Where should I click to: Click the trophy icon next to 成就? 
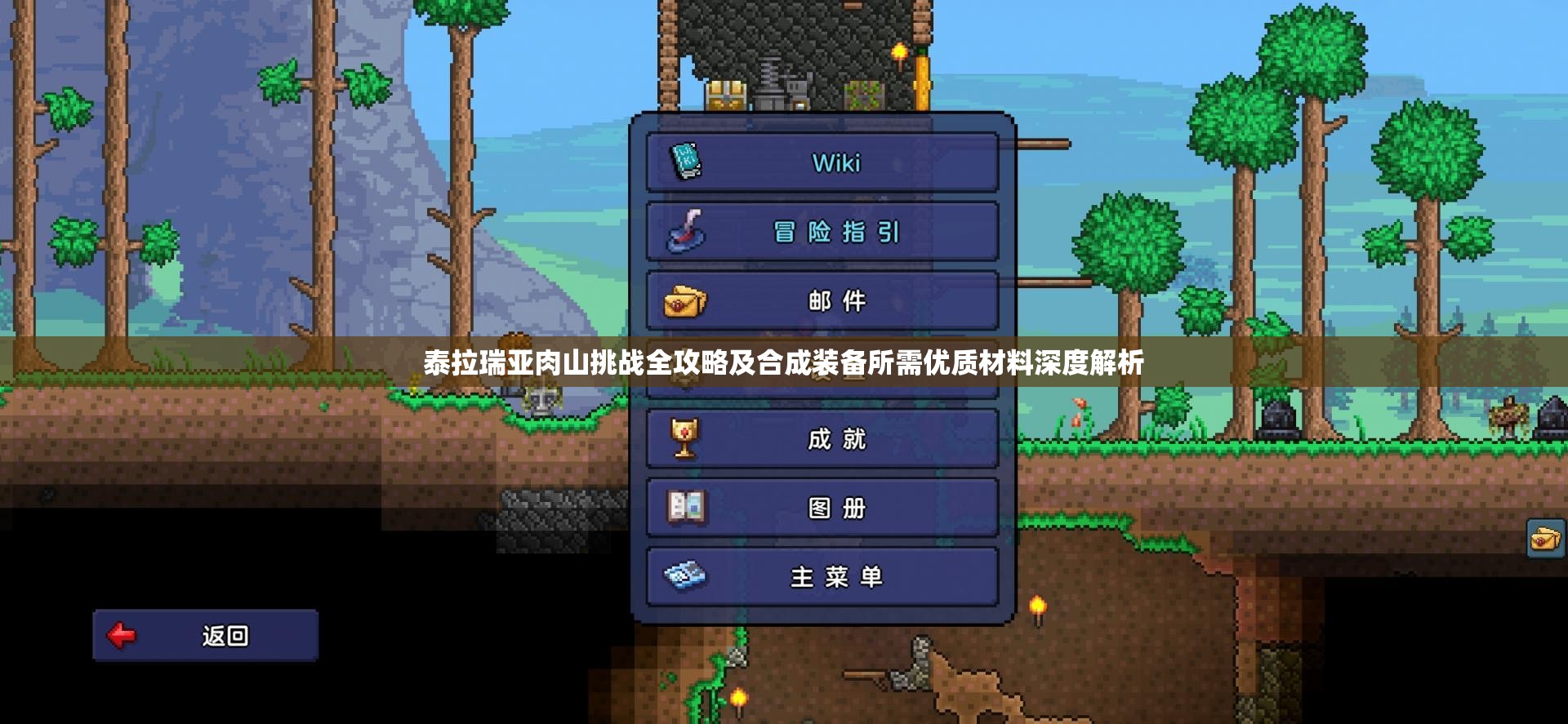[686, 439]
